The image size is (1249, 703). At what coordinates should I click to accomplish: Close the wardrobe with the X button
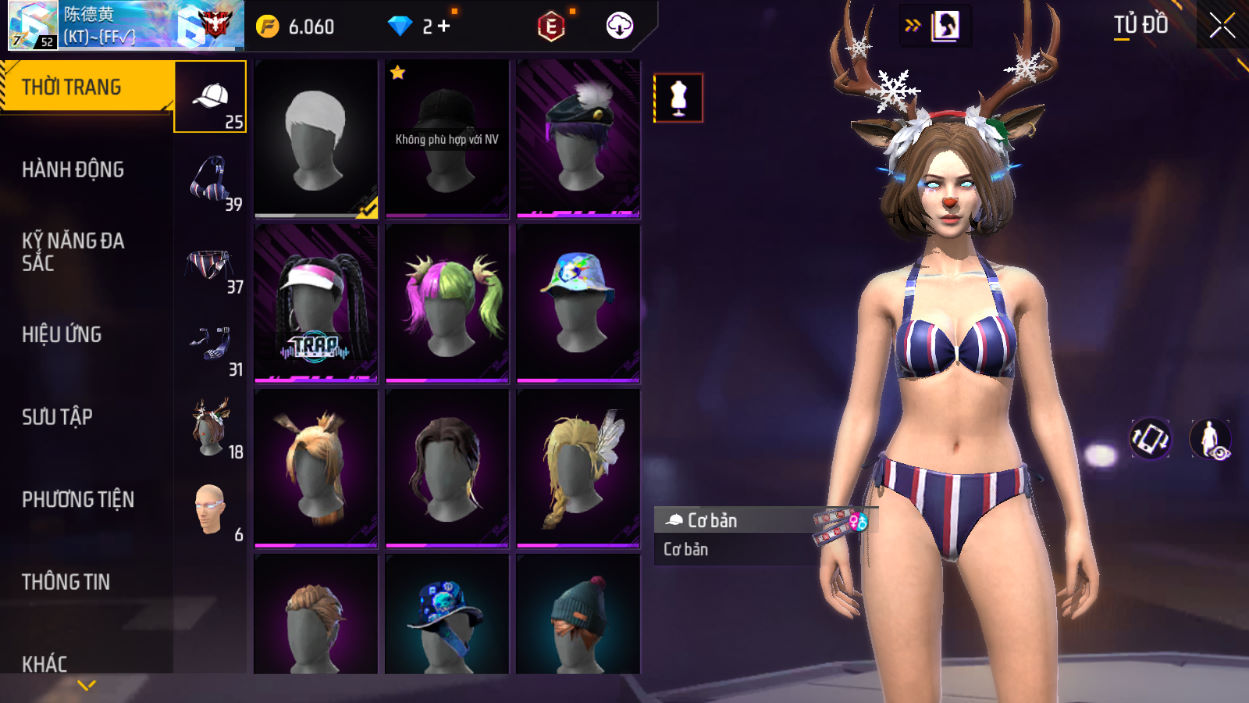(1222, 26)
